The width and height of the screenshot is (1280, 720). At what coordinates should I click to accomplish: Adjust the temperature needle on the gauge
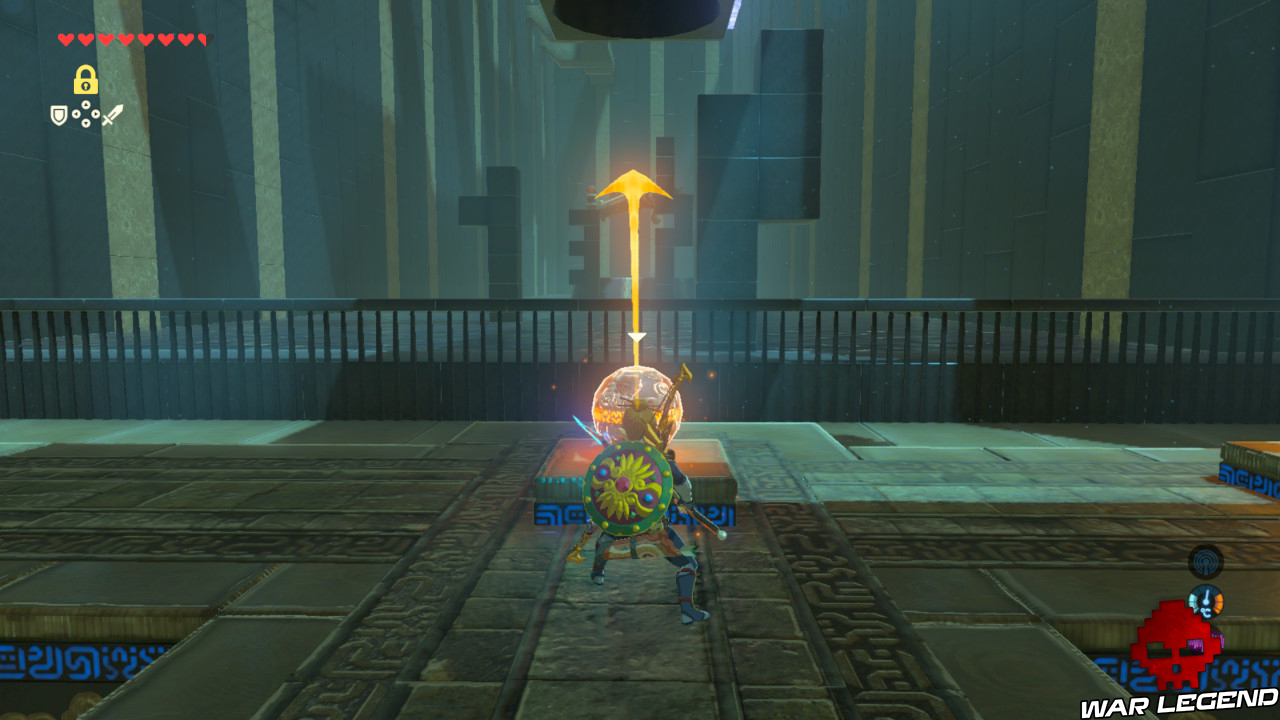pos(1207,597)
